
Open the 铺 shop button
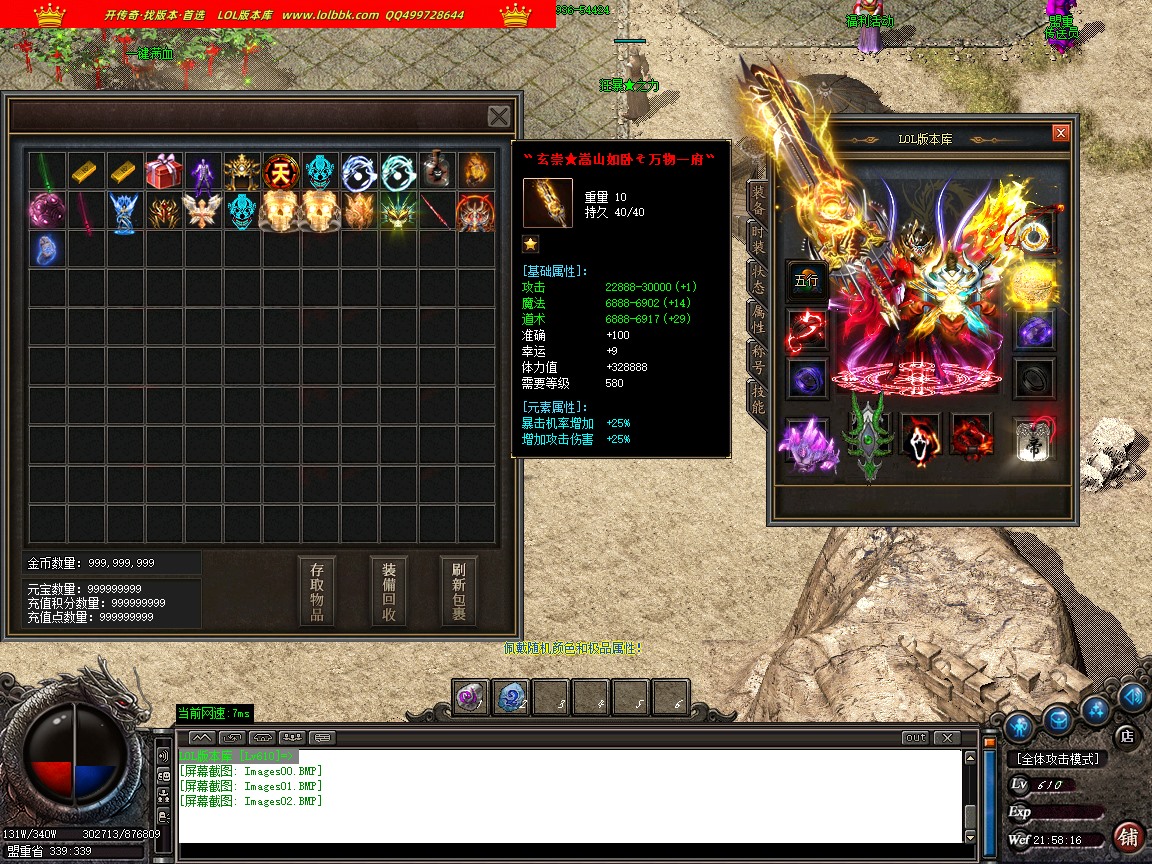[1128, 836]
